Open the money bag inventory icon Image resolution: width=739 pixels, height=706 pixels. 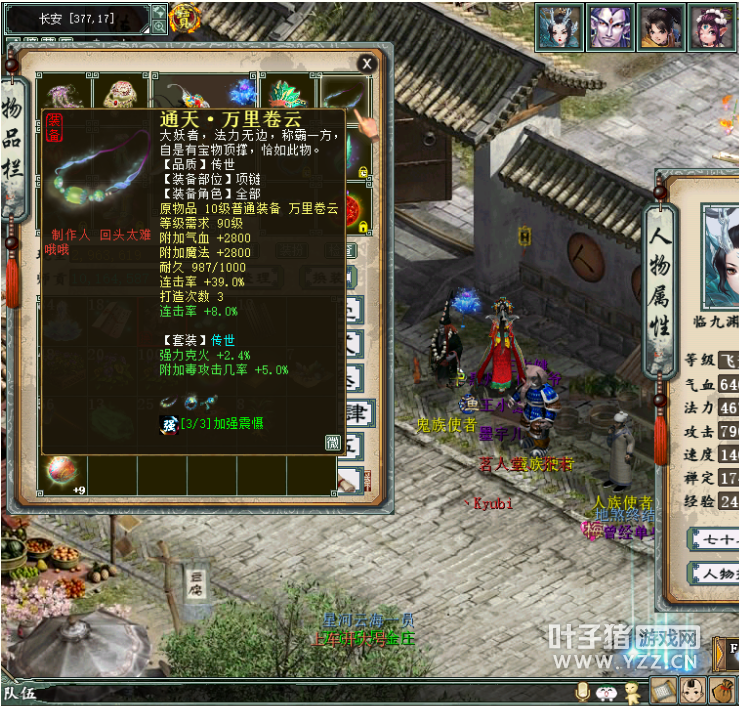722,690
